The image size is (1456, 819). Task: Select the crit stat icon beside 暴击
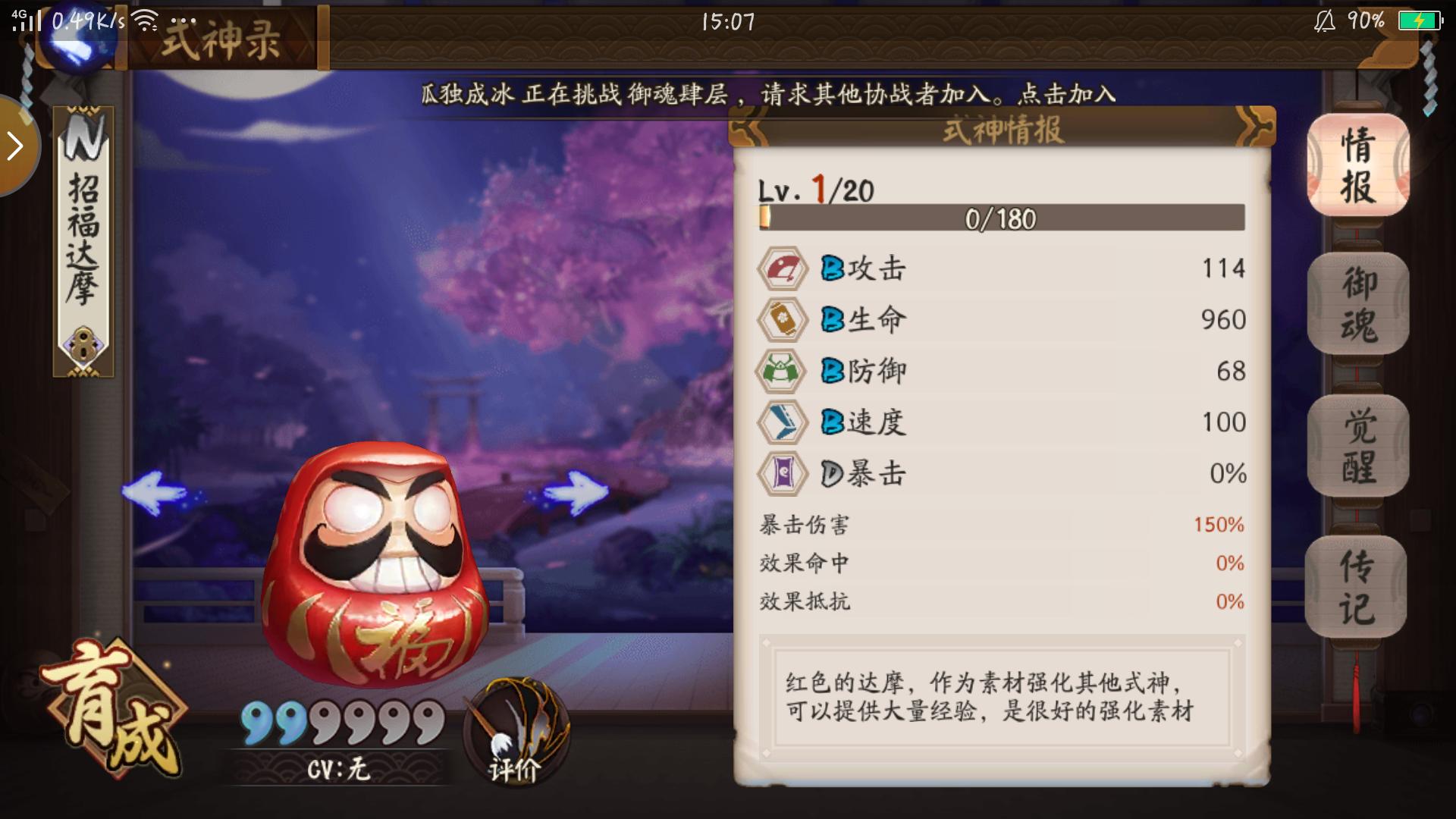[783, 473]
